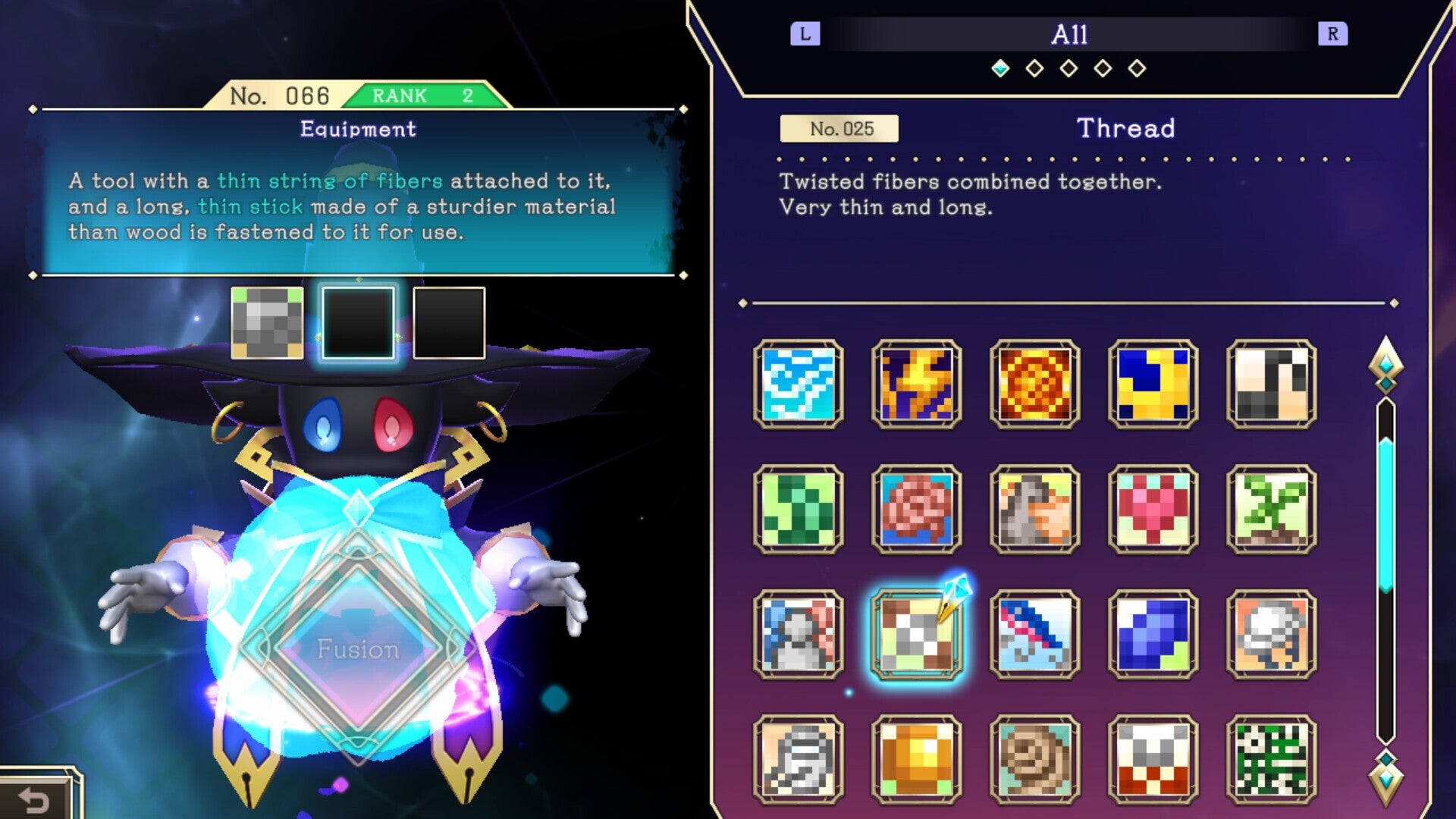Pick the blue water waves tile
Viewport: 1456px width, 819px height.
(799, 384)
